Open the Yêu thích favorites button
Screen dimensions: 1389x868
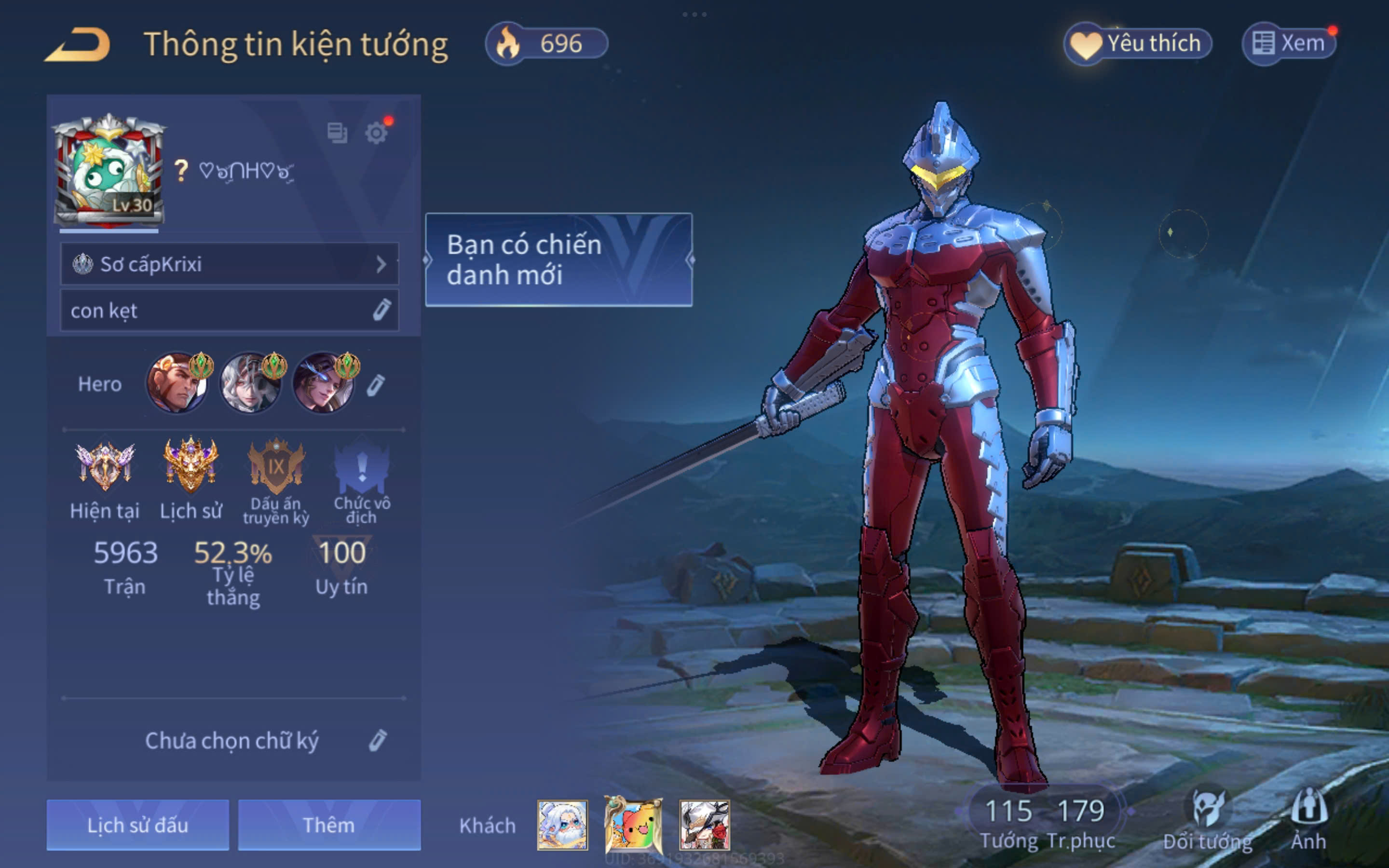coord(1138,43)
